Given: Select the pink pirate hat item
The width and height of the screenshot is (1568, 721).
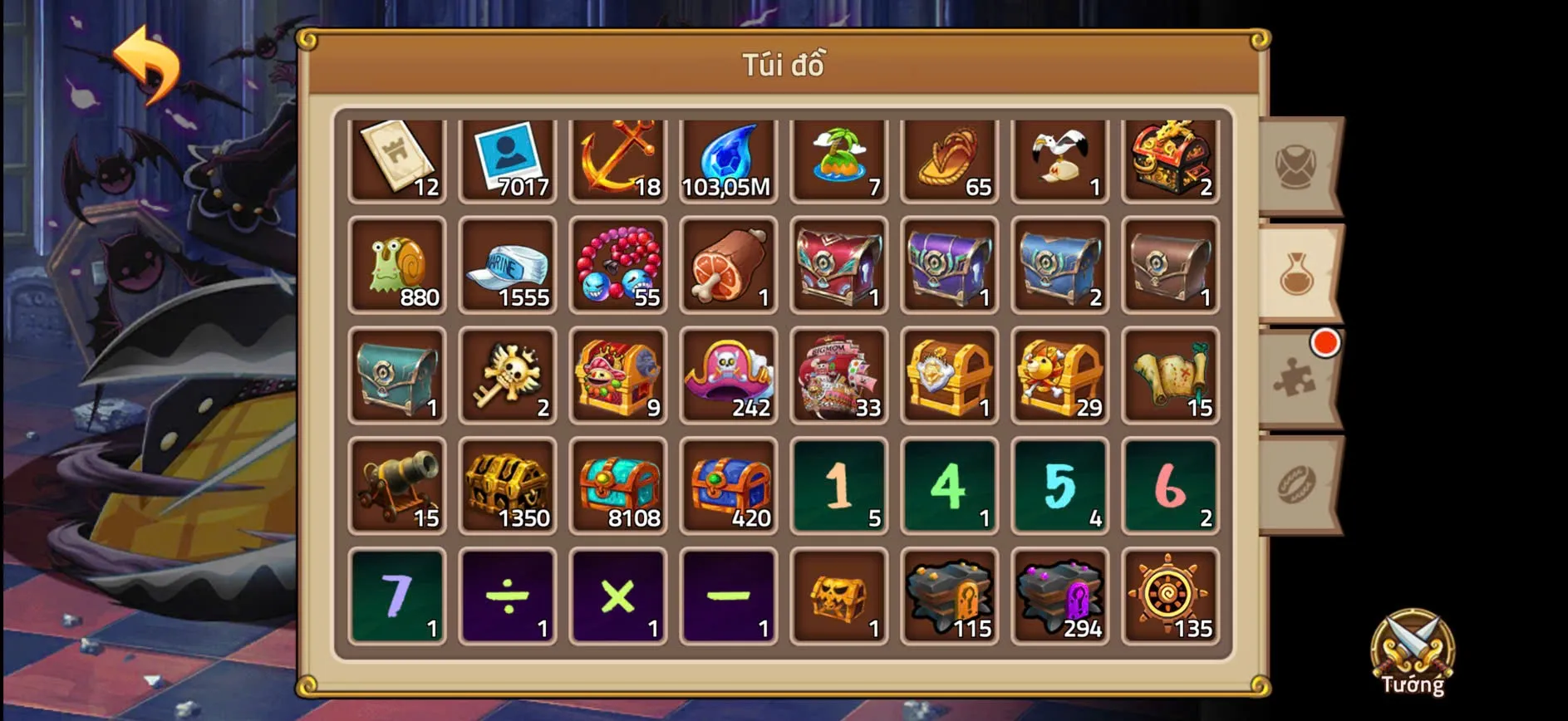Looking at the screenshot, I should coord(729,375).
